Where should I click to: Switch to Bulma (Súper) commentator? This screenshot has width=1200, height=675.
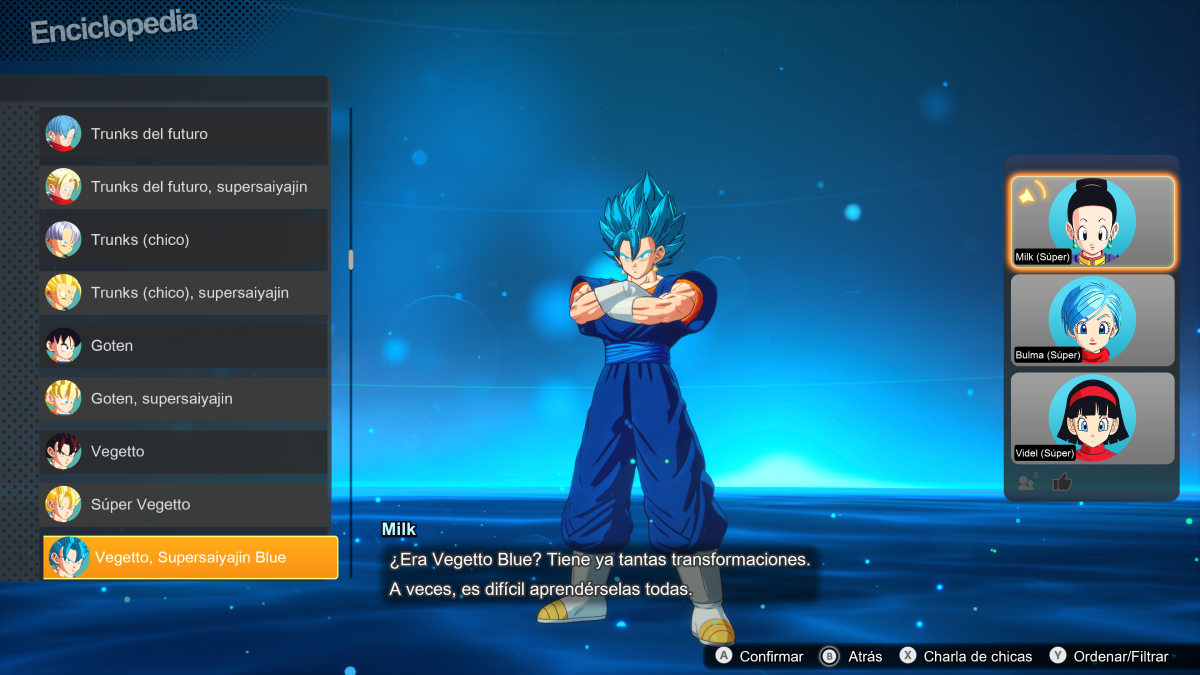(1092, 320)
